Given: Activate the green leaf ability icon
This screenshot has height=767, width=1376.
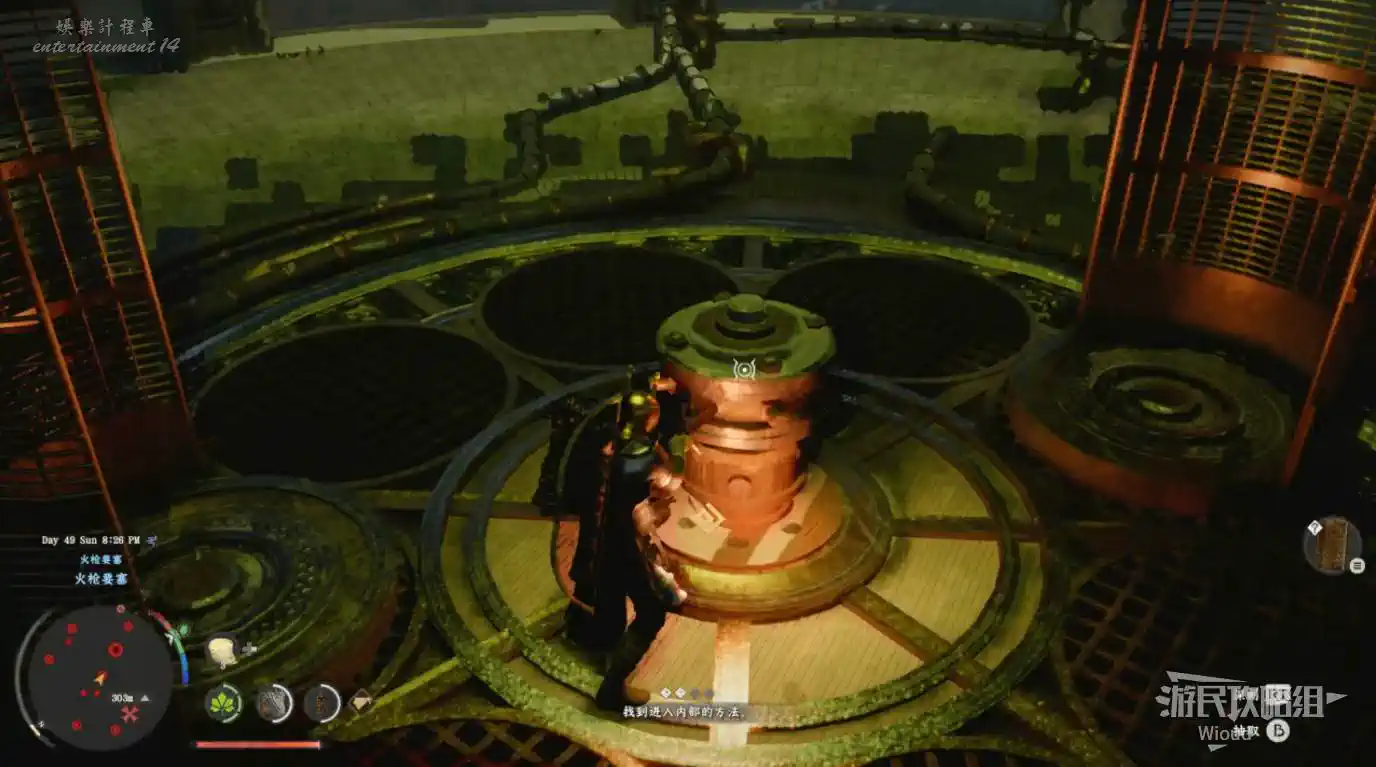Looking at the screenshot, I should point(223,702).
